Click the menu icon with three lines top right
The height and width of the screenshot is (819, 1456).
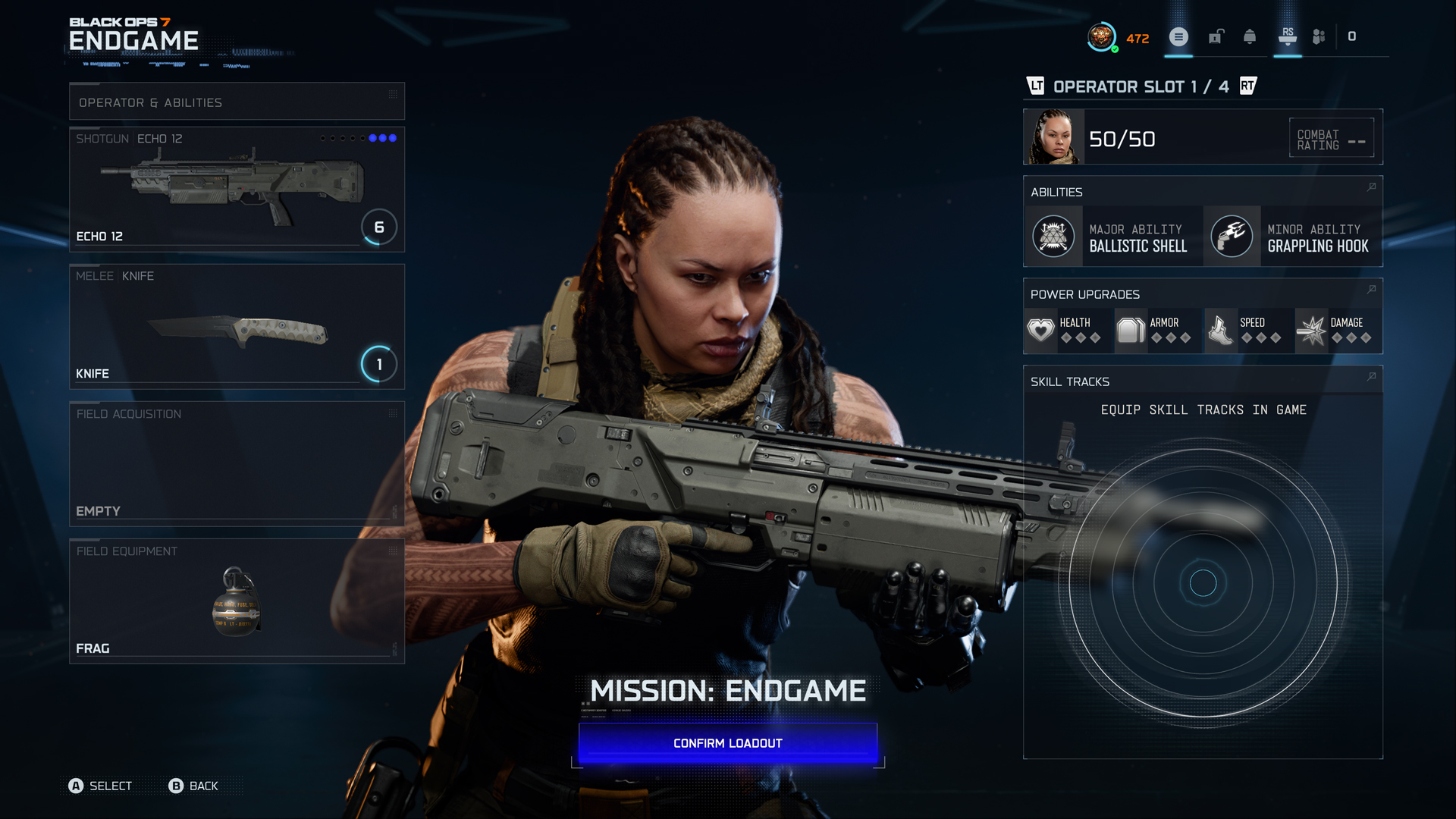coord(1178,36)
